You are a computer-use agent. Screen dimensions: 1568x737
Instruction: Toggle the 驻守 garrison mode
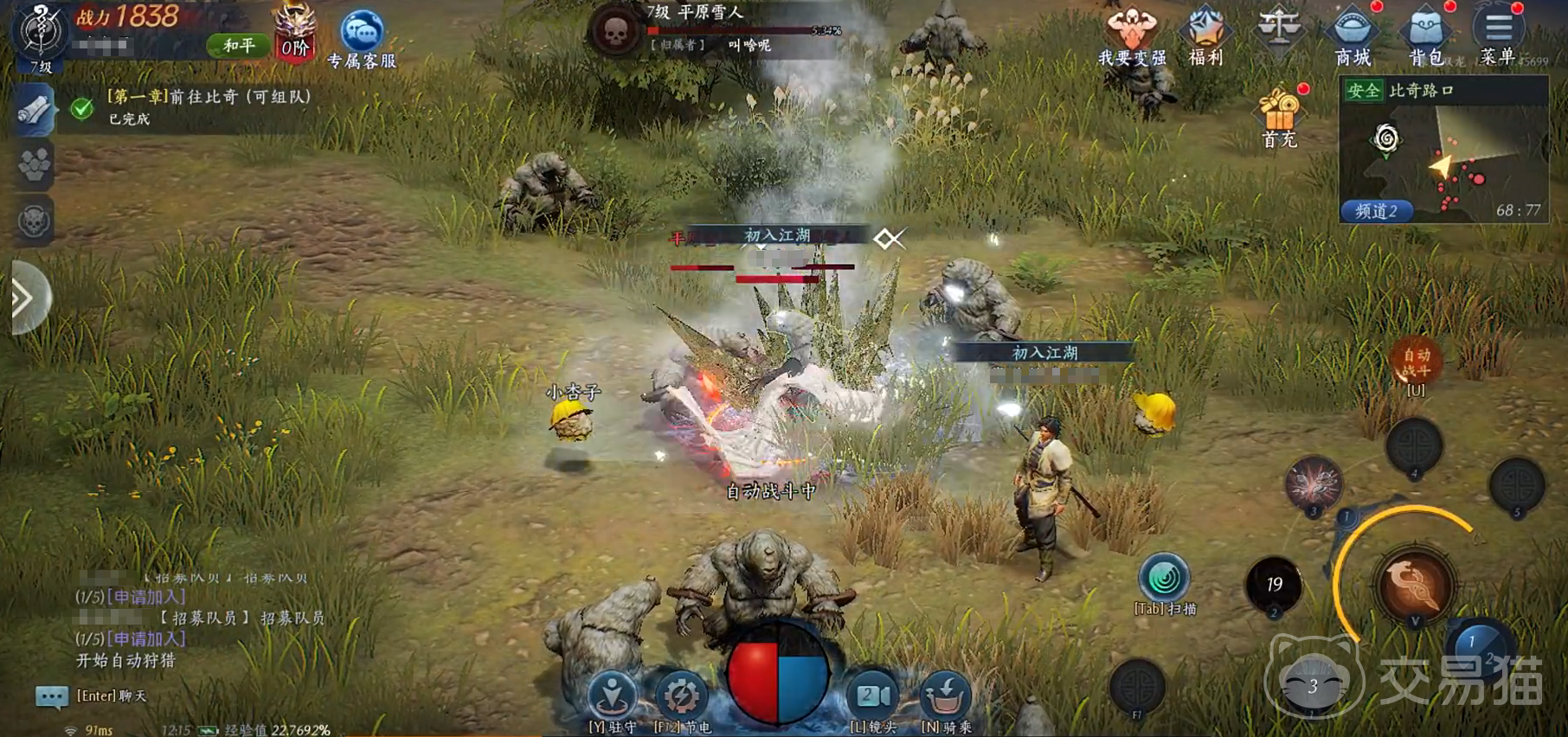(x=612, y=697)
